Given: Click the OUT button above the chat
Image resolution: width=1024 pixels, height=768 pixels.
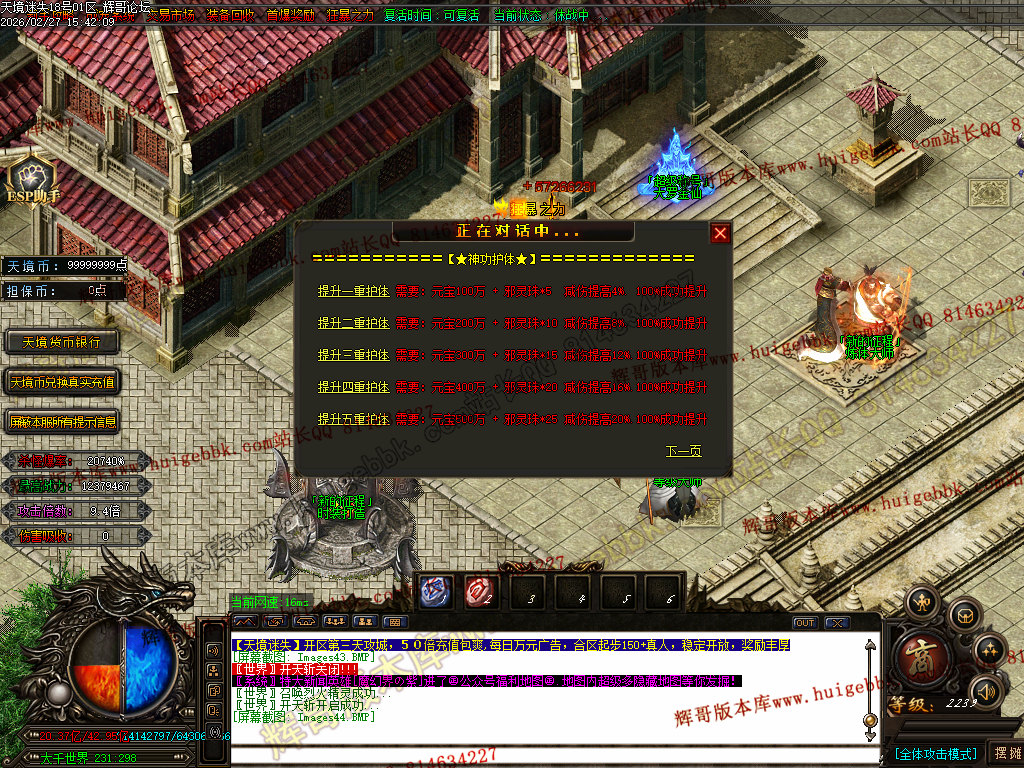Looking at the screenshot, I should click(x=805, y=623).
